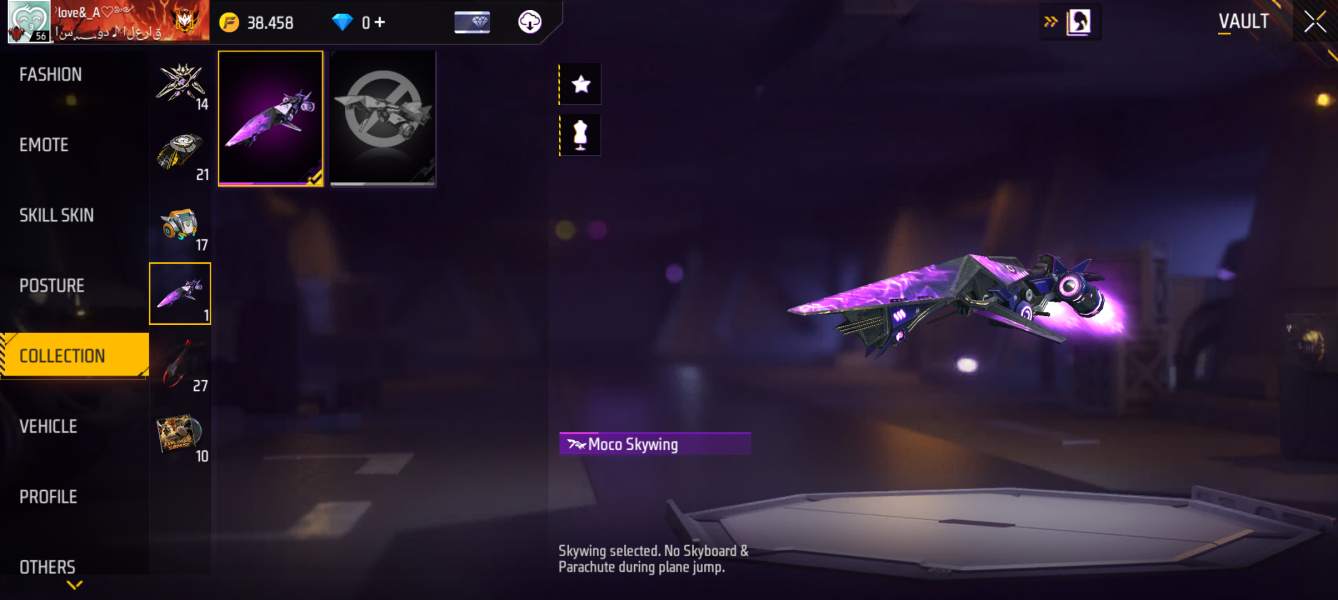Select the red surfboard subcategory with 27 items

(x=180, y=365)
